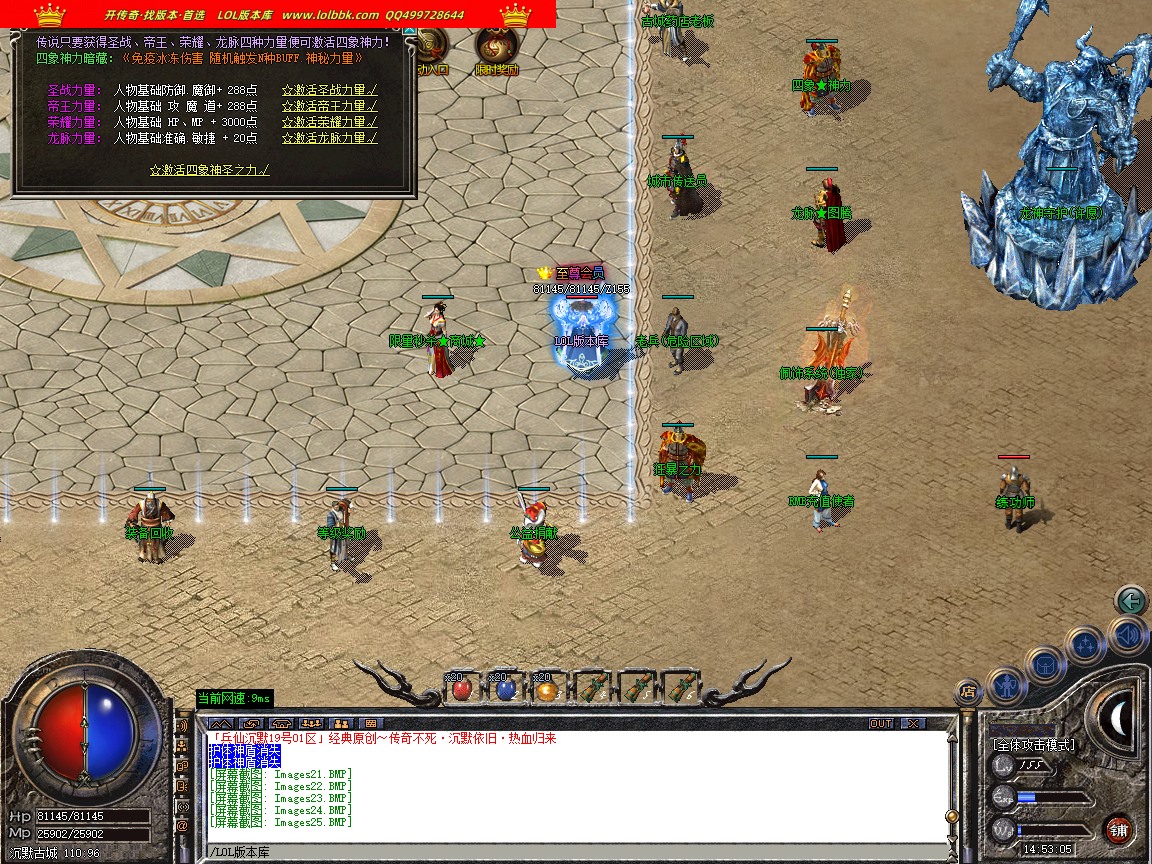
Task: Open the red 铺 stall button
Action: click(1119, 830)
